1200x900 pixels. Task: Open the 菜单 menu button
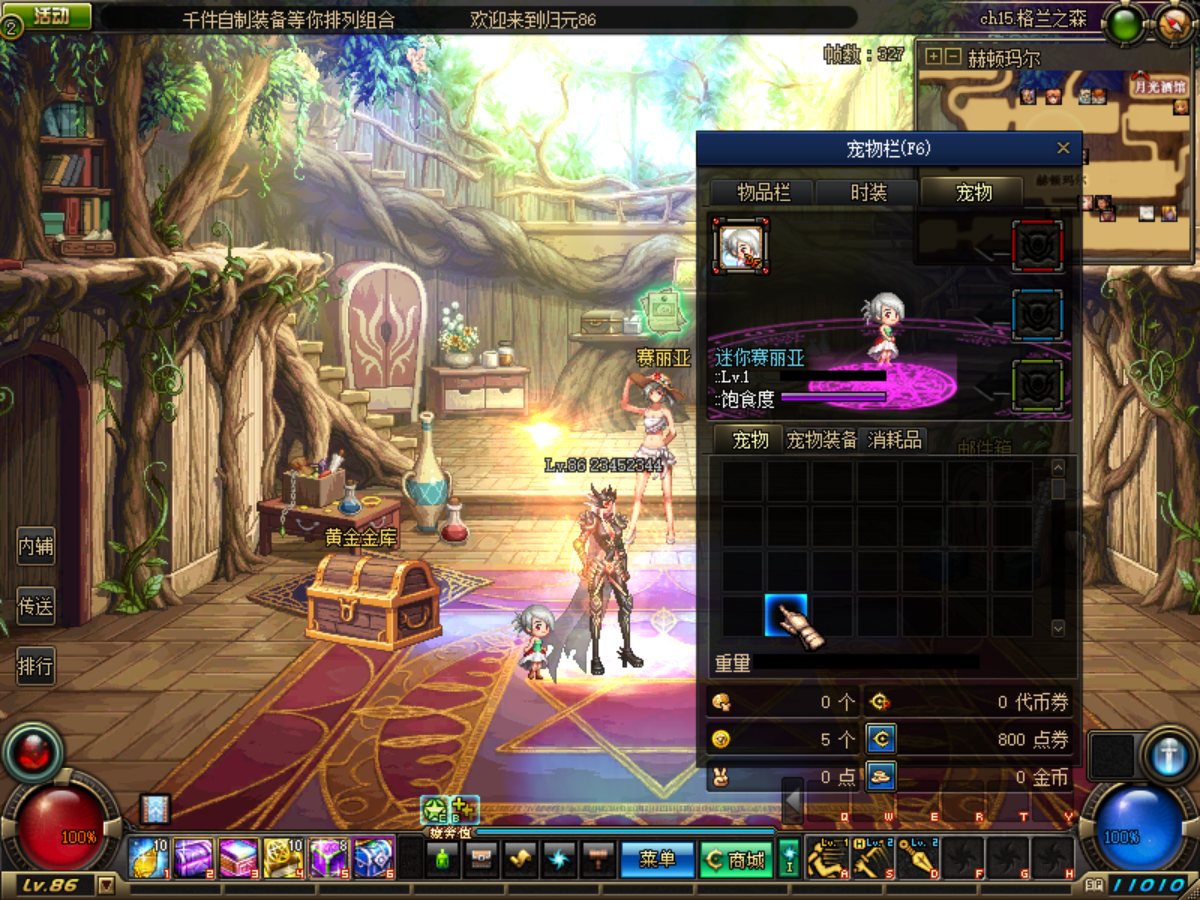pyautogui.click(x=657, y=859)
